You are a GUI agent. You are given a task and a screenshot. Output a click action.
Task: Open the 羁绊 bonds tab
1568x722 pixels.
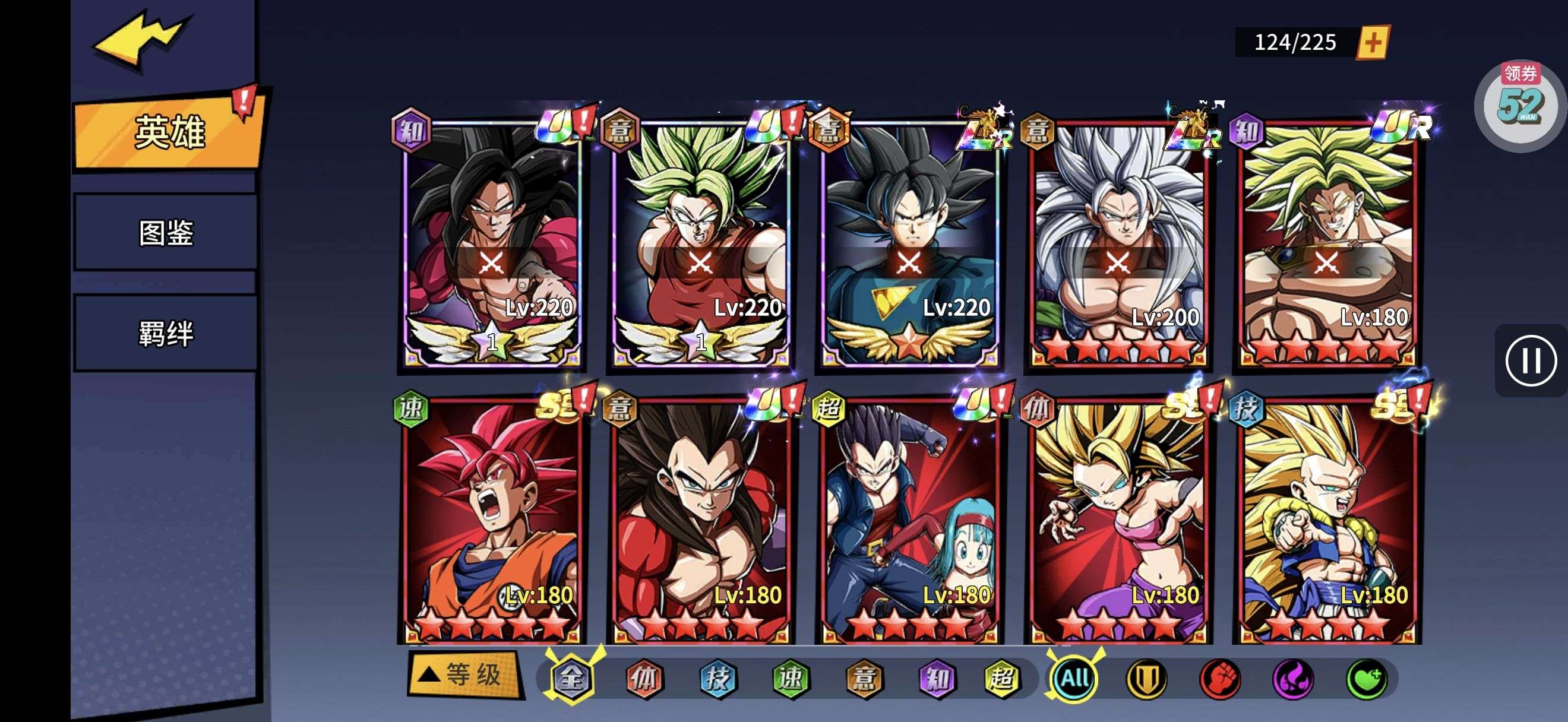point(166,333)
